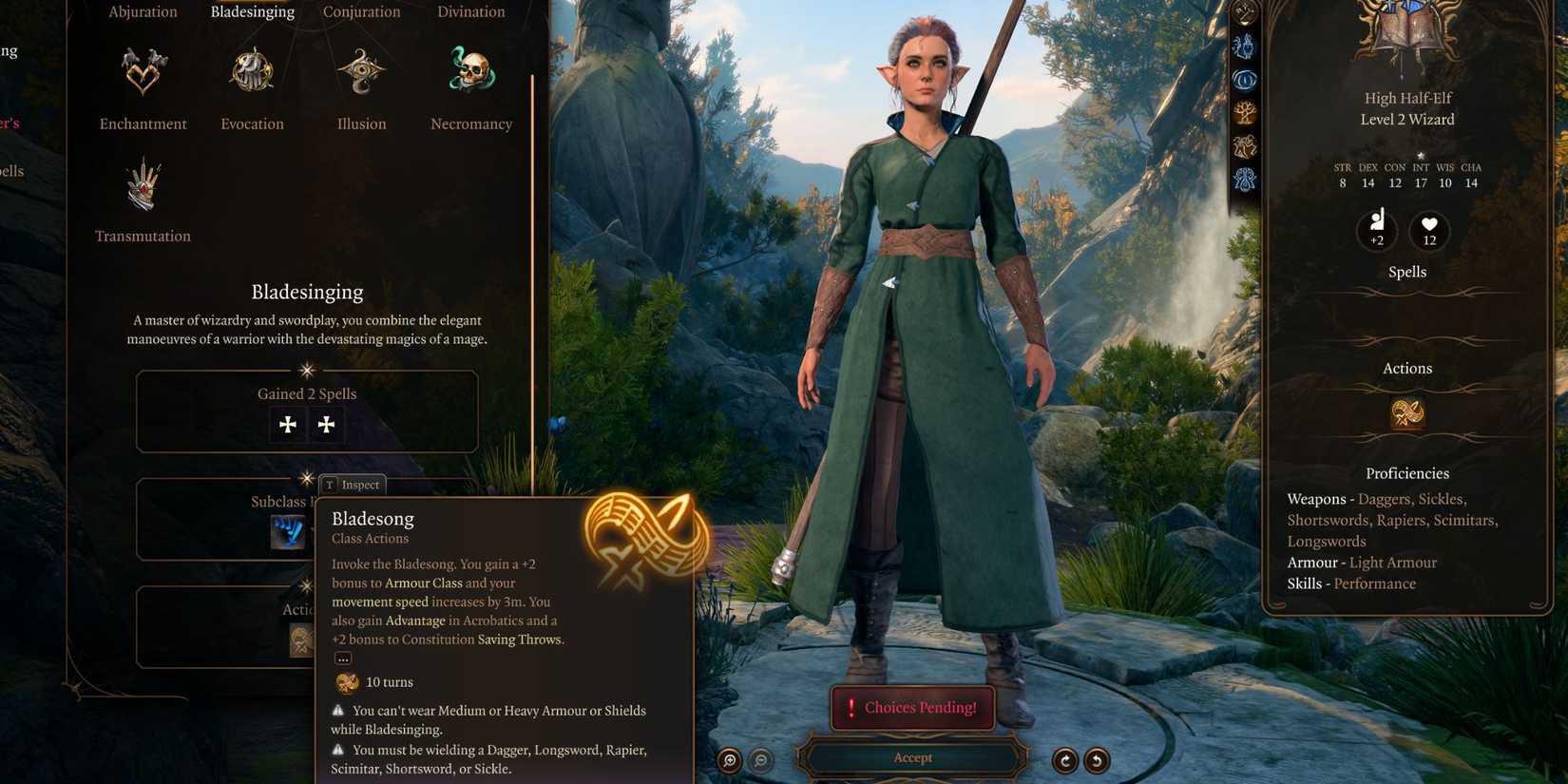
Task: Click the bottom spider-sigil icon in right sidebar
Action: click(x=1243, y=178)
